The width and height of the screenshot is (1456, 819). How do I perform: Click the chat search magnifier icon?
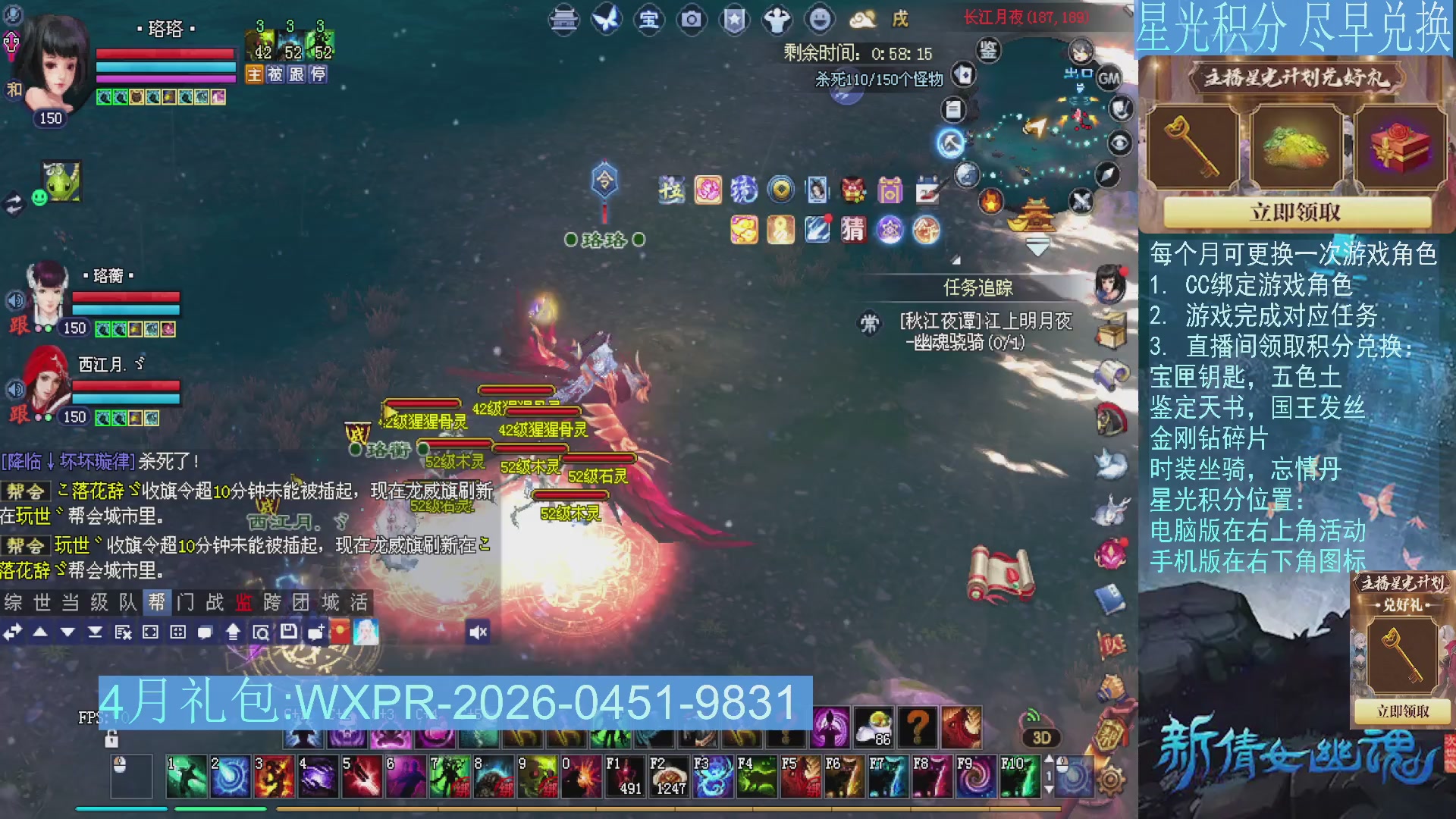click(261, 632)
